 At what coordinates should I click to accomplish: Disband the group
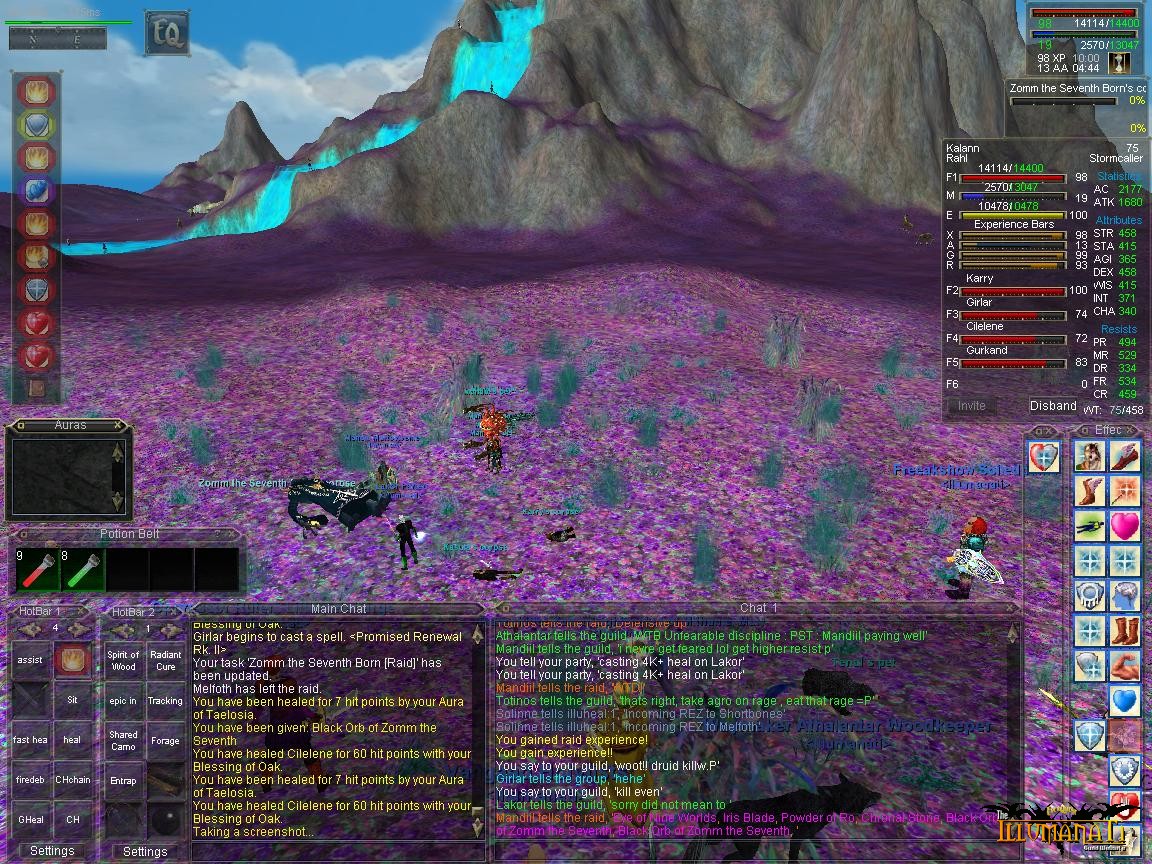point(1054,406)
